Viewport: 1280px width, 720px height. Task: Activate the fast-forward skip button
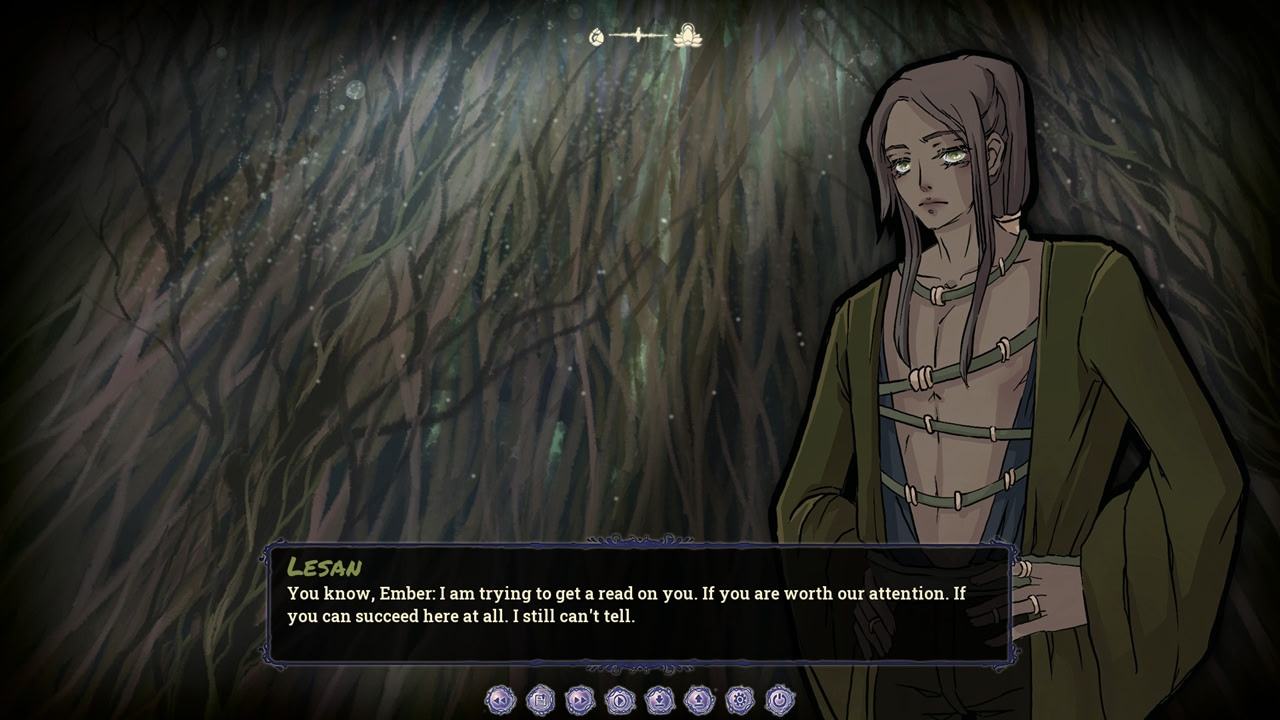[x=580, y=700]
